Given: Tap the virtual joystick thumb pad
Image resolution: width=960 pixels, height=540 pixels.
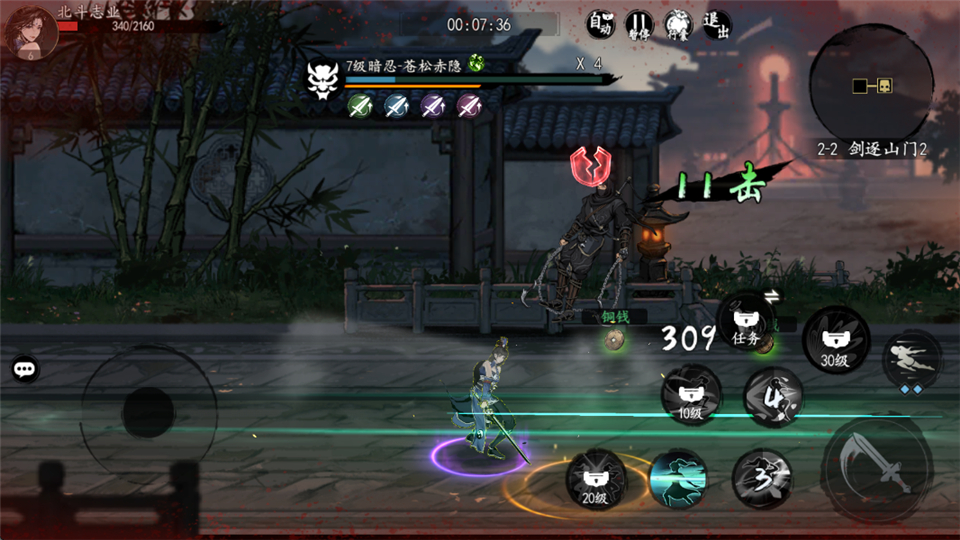Looking at the screenshot, I should click(148, 413).
